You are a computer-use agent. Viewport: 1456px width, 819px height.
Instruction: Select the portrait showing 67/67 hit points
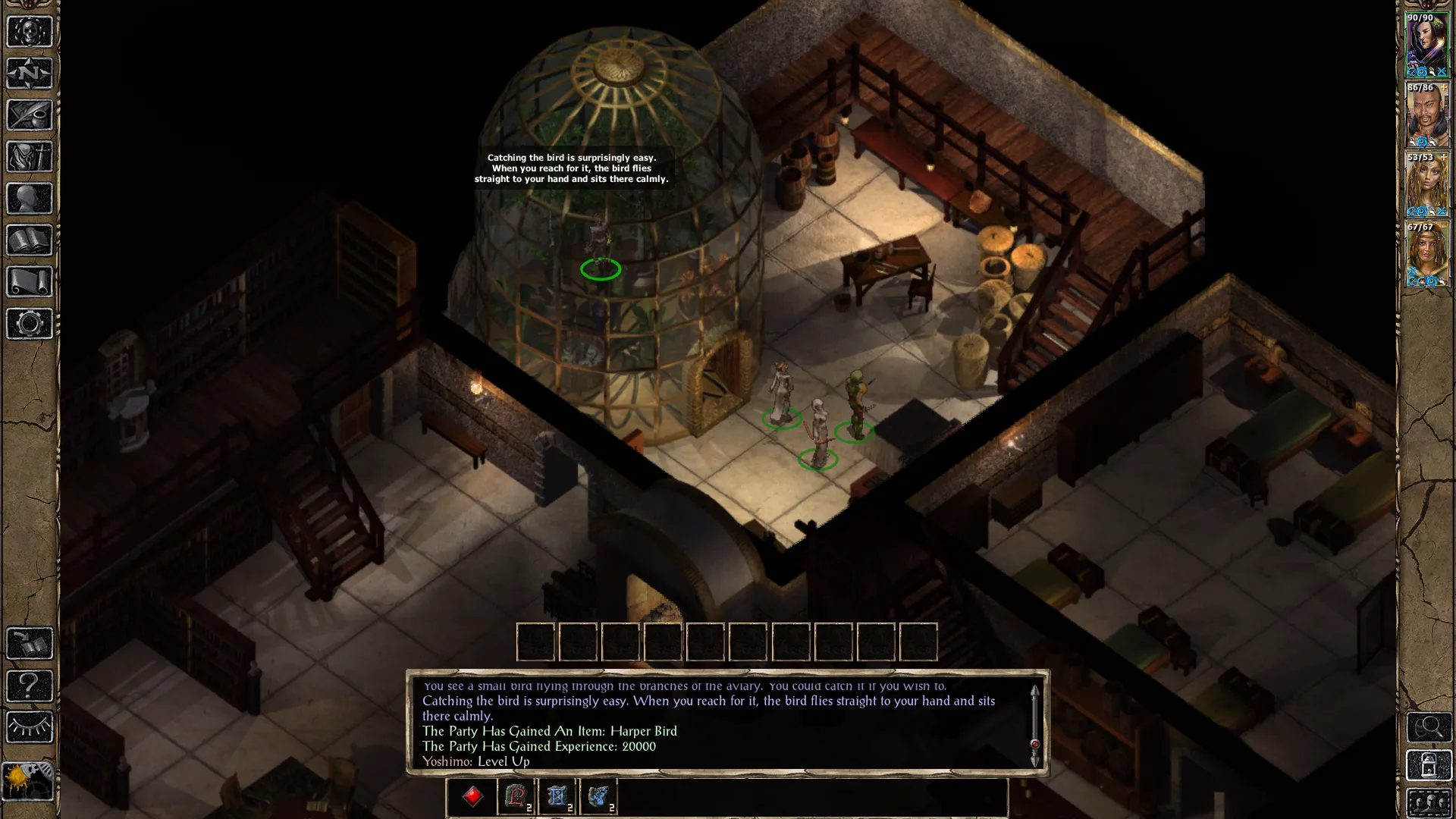click(1427, 254)
